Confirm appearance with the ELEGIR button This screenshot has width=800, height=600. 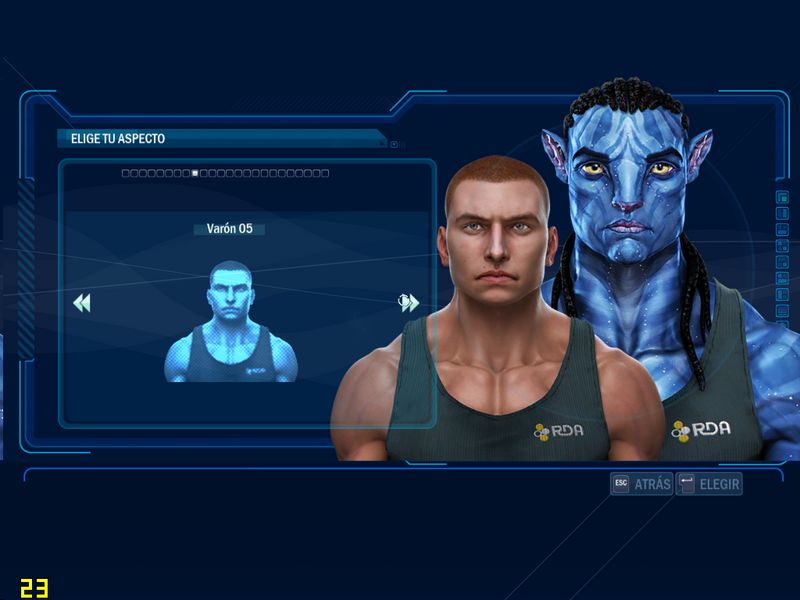point(709,484)
